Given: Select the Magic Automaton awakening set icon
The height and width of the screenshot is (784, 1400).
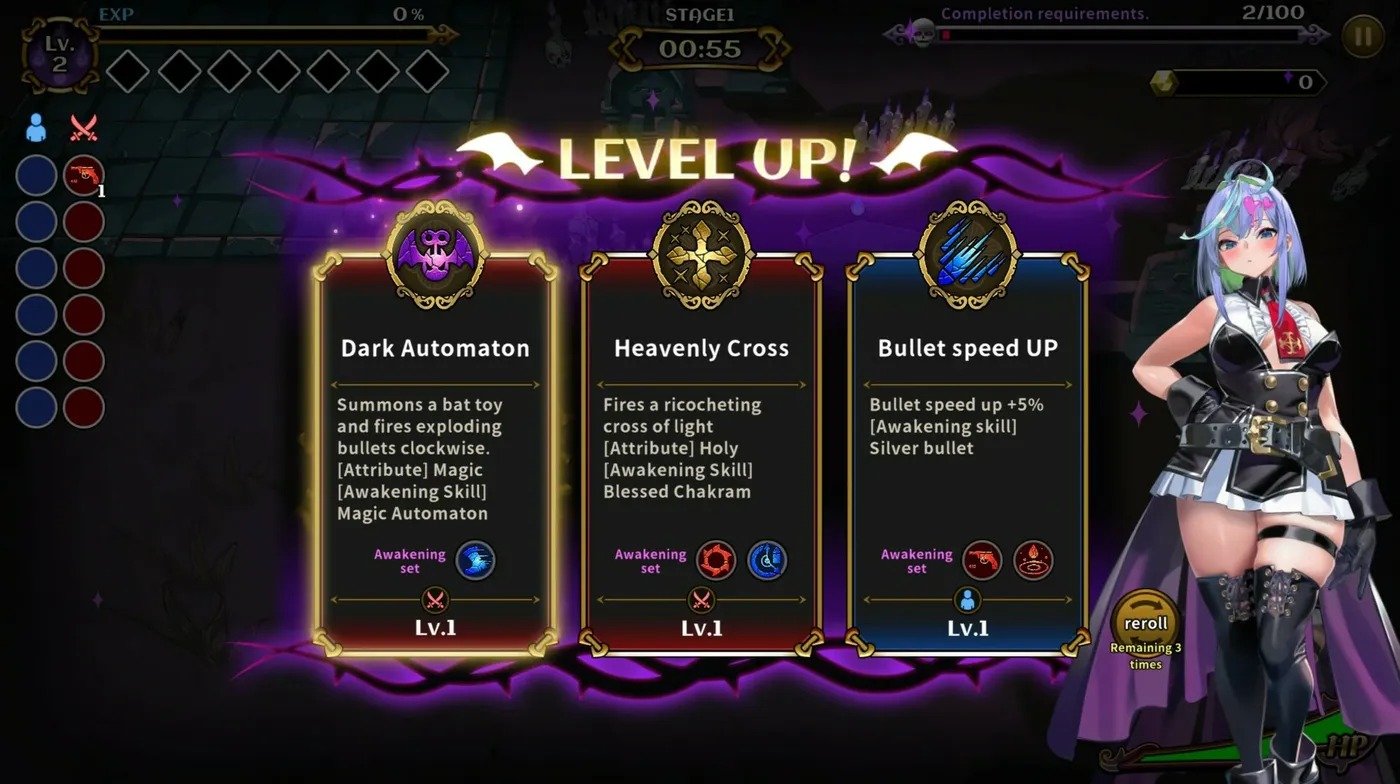Looking at the screenshot, I should click(475, 560).
